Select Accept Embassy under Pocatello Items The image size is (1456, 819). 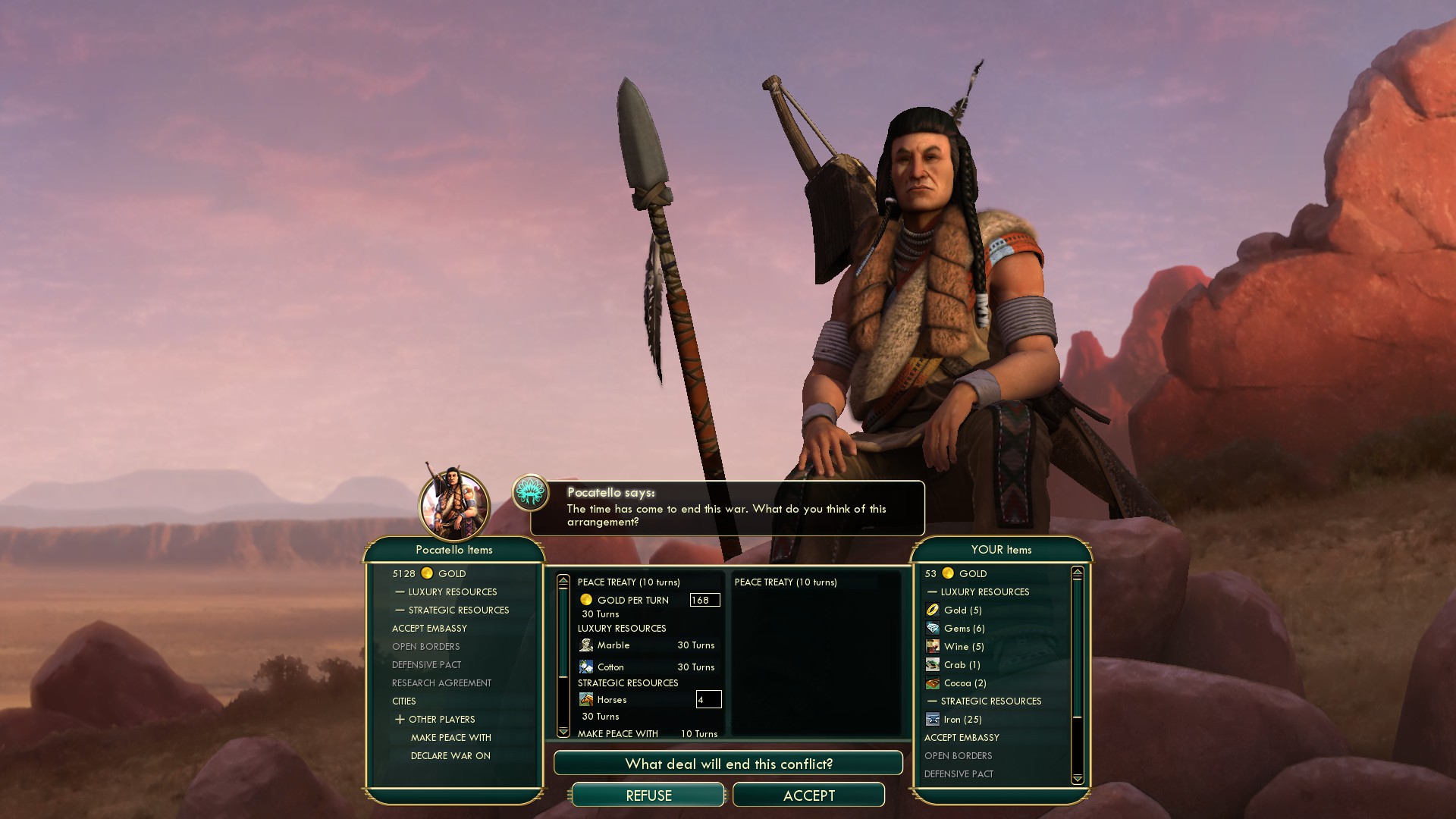pyautogui.click(x=429, y=629)
